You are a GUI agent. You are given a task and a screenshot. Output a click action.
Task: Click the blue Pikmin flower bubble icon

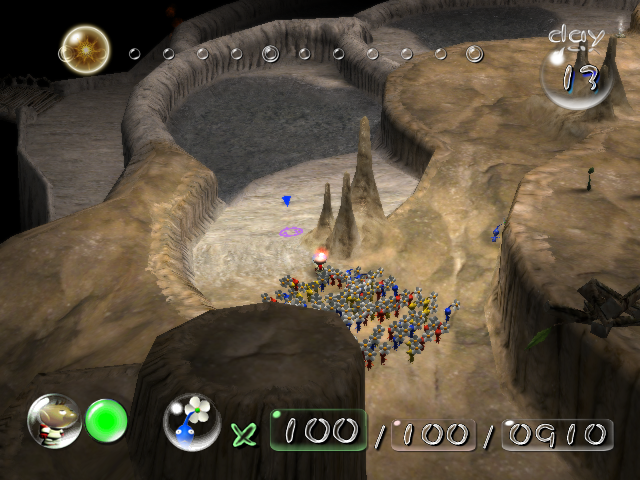click(192, 421)
